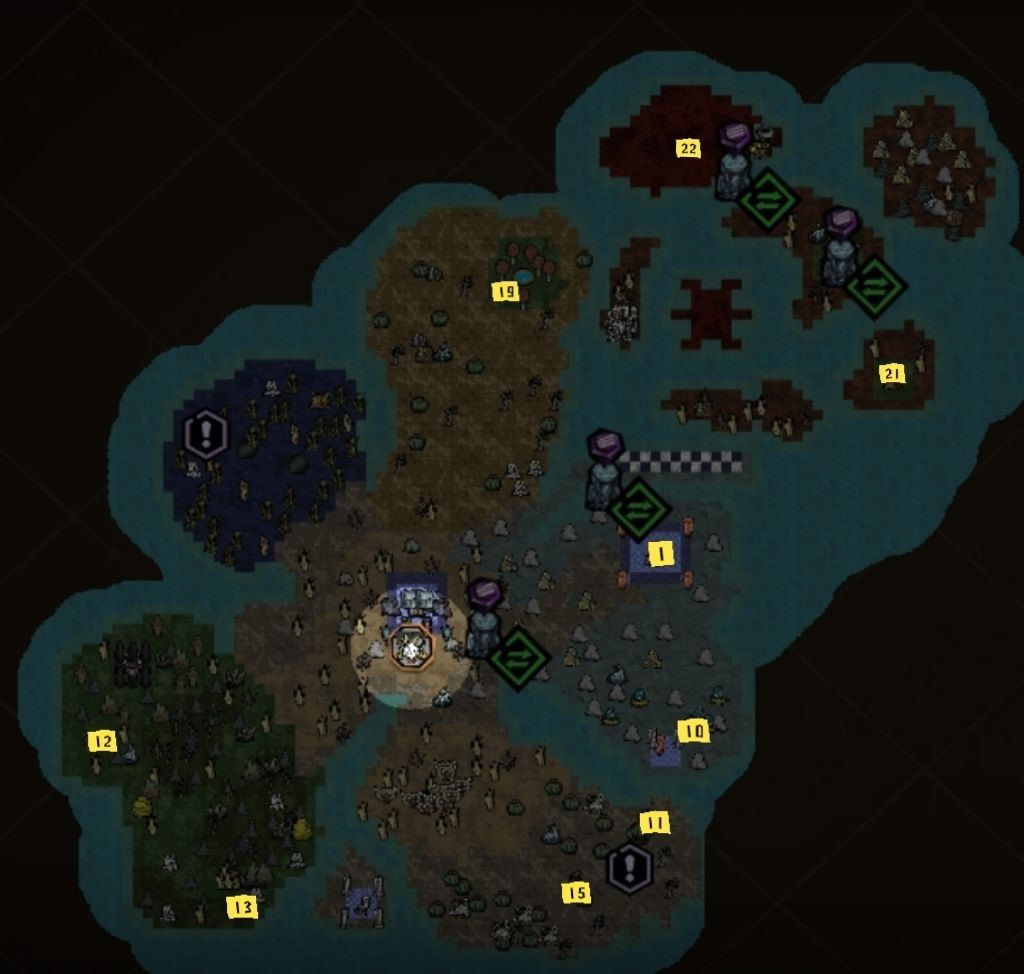
Task: Choose the green diamond marker beside the player icon
Action: point(519,658)
